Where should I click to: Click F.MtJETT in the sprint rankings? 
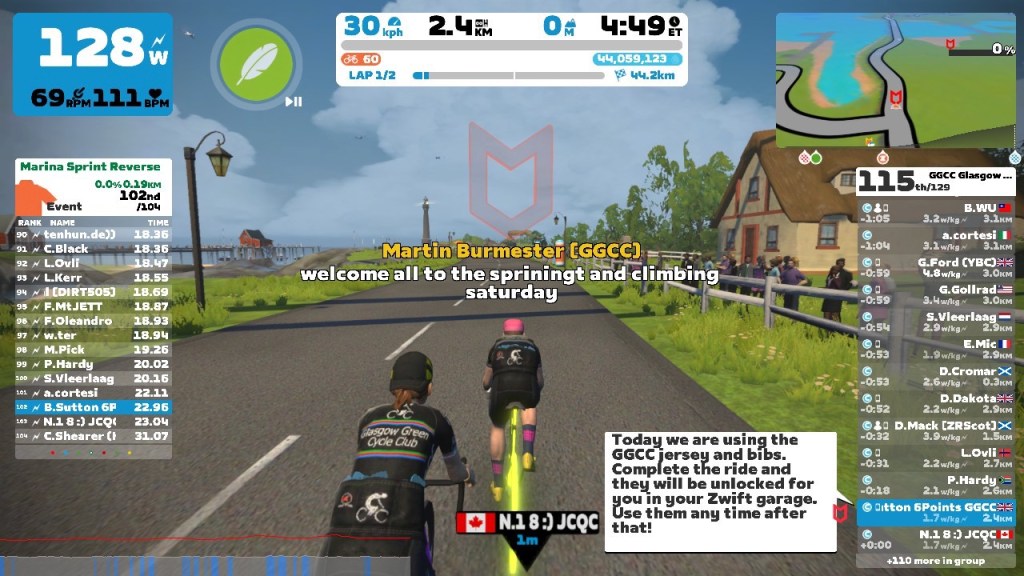[x=94, y=306]
